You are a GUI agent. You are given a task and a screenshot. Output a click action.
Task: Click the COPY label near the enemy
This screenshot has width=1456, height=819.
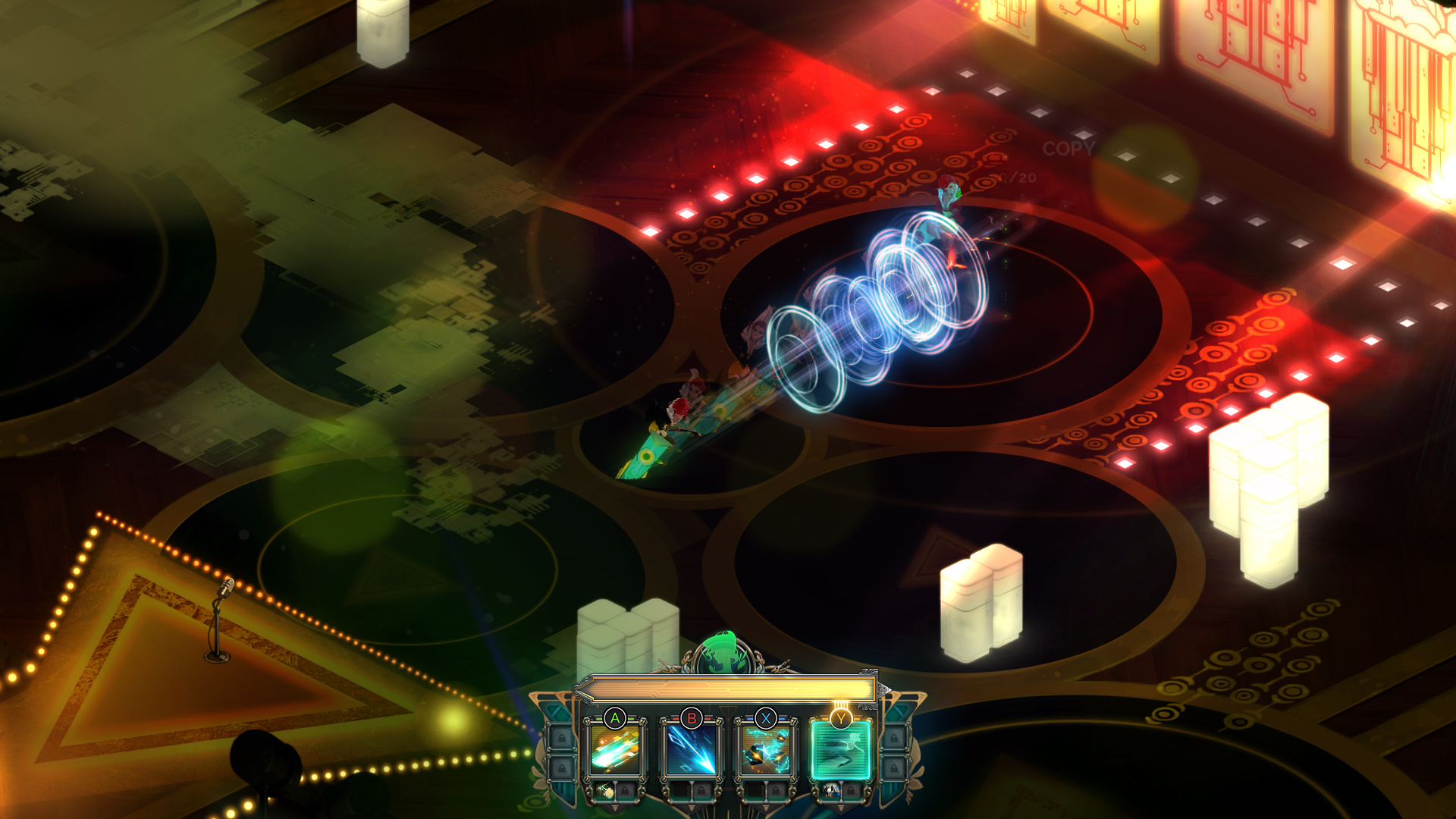coord(1068,148)
